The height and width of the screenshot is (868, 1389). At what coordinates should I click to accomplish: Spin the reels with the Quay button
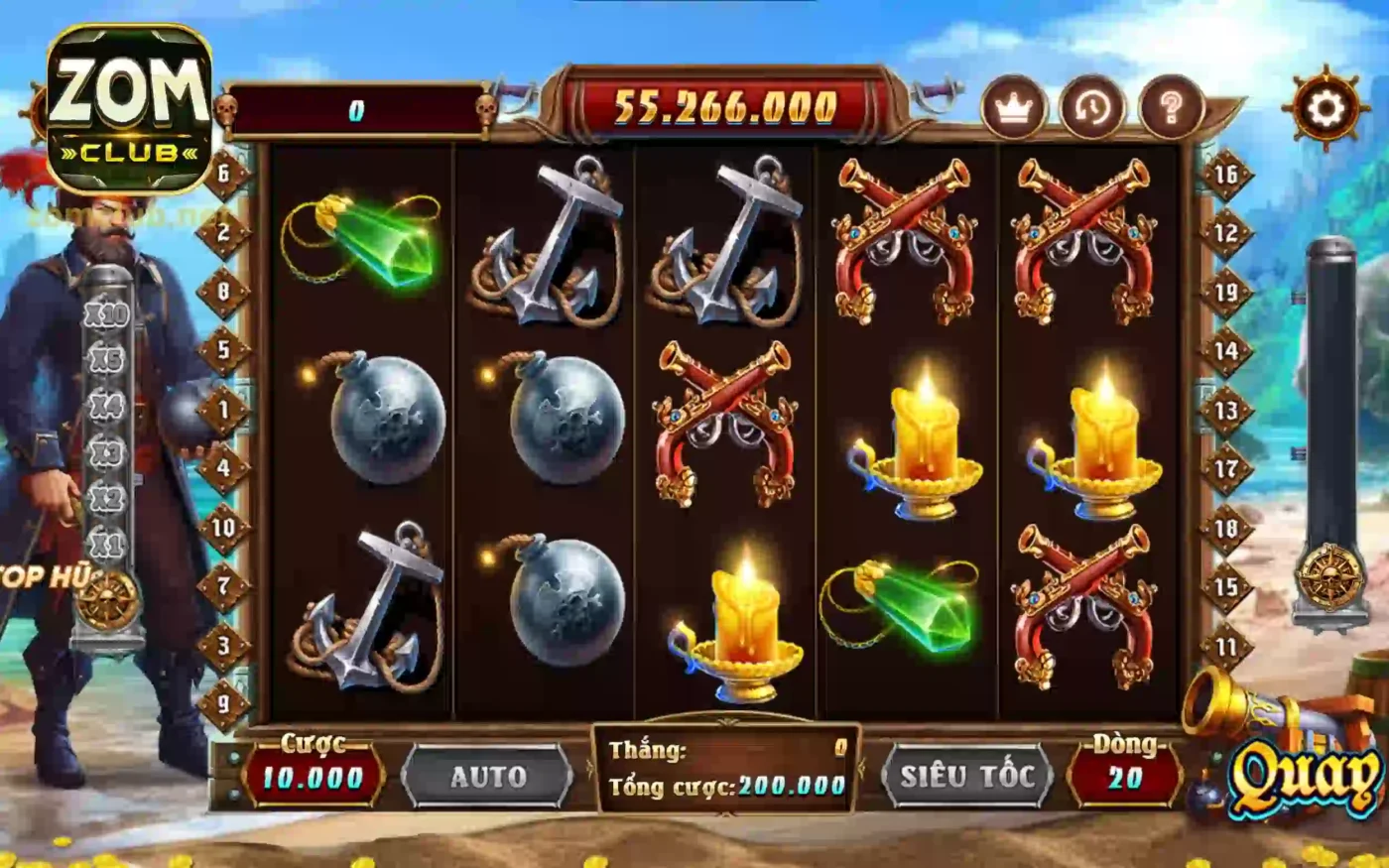click(x=1307, y=777)
